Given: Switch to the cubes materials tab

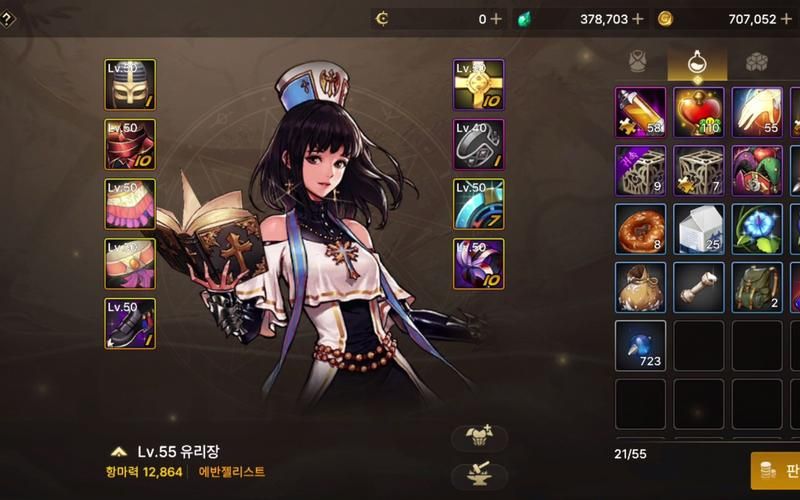Looking at the screenshot, I should pyautogui.click(x=756, y=62).
